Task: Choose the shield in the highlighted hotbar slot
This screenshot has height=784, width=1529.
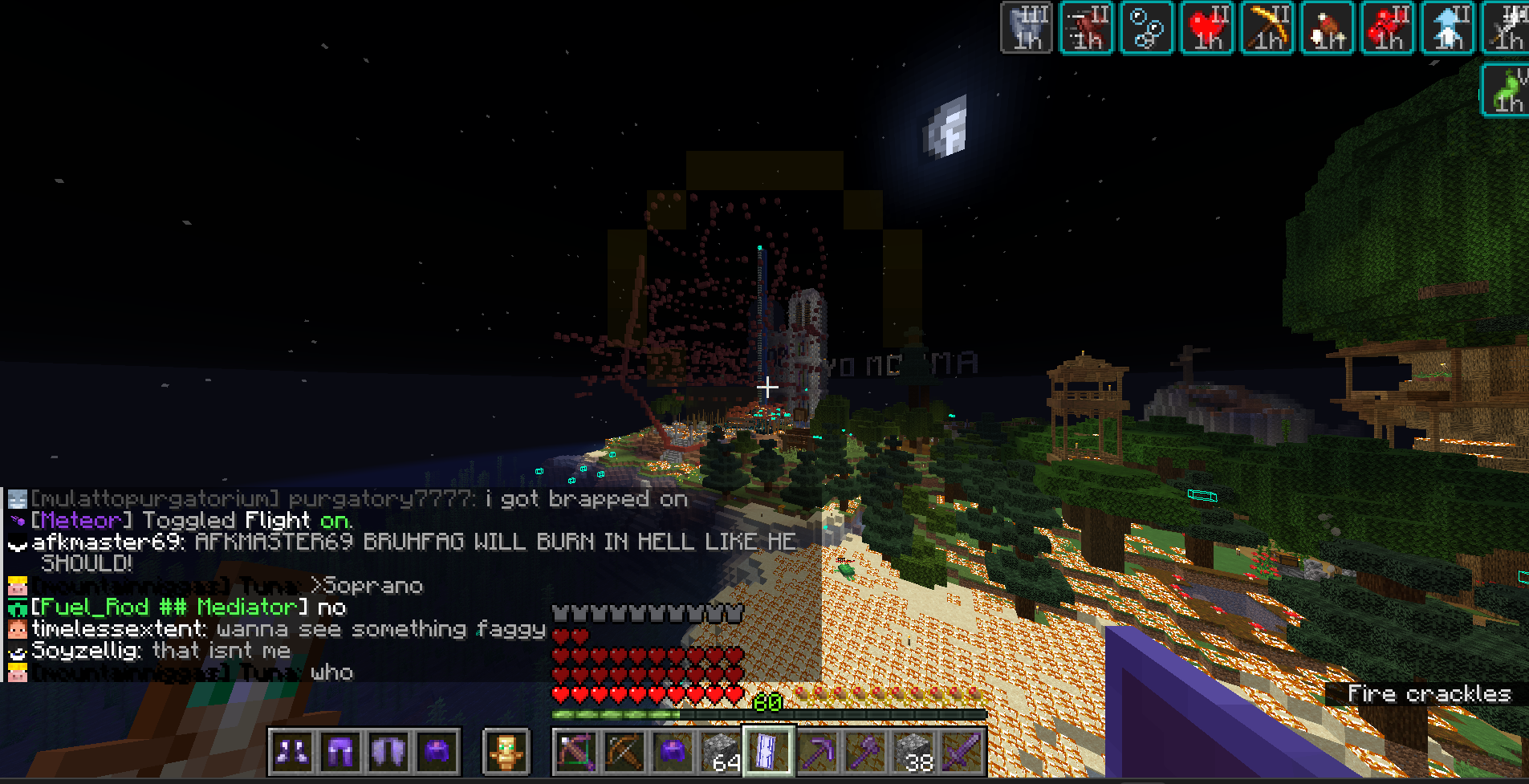Action: [x=769, y=752]
